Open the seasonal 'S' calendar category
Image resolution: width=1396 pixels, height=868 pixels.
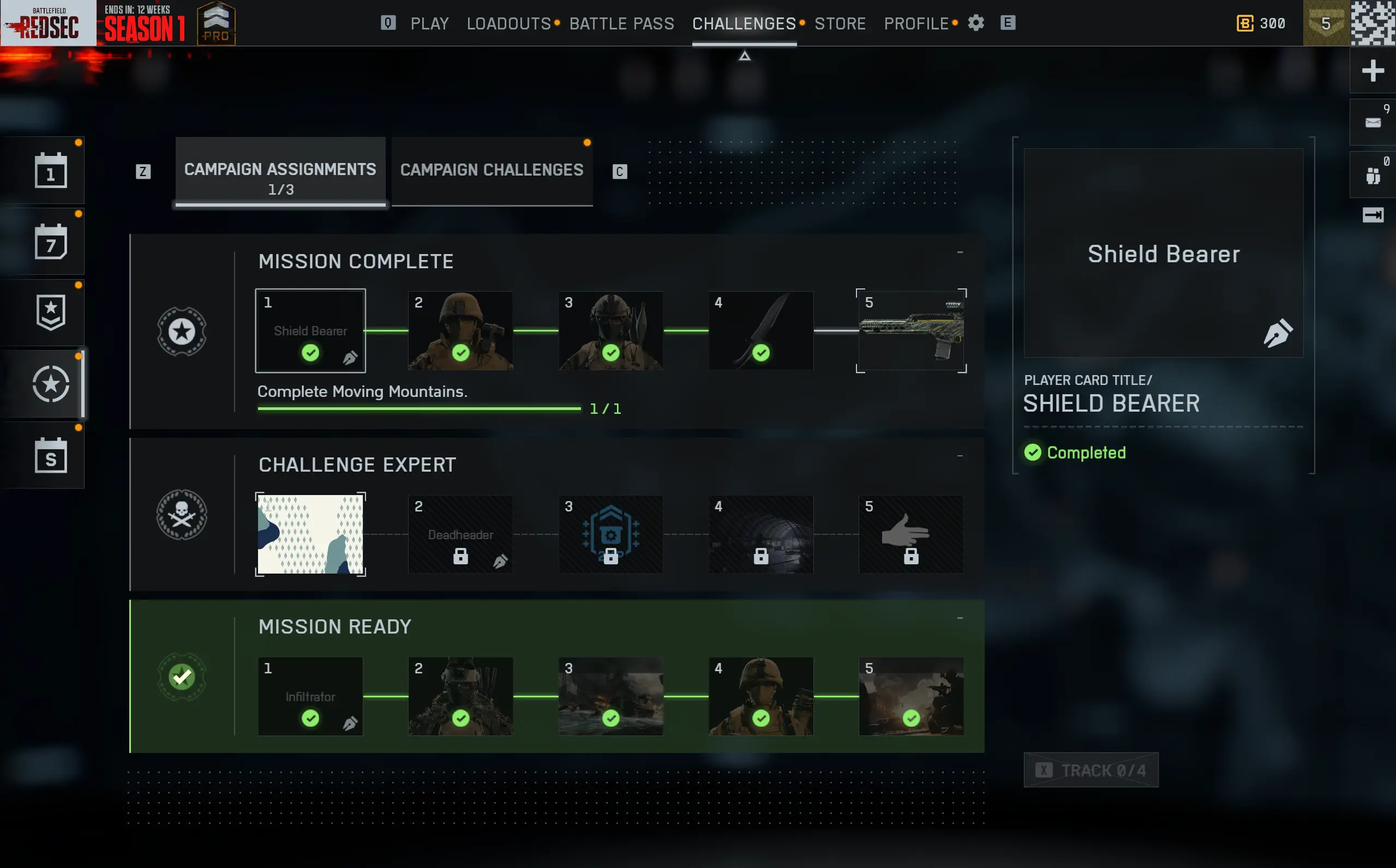pyautogui.click(x=51, y=456)
